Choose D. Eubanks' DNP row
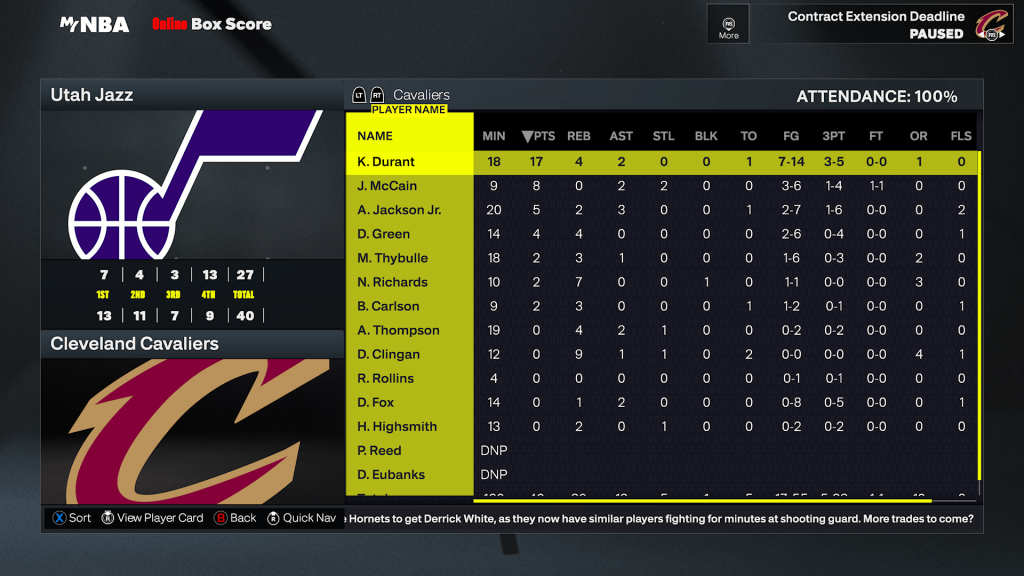Screen dimensions: 1024x576 point(391,474)
